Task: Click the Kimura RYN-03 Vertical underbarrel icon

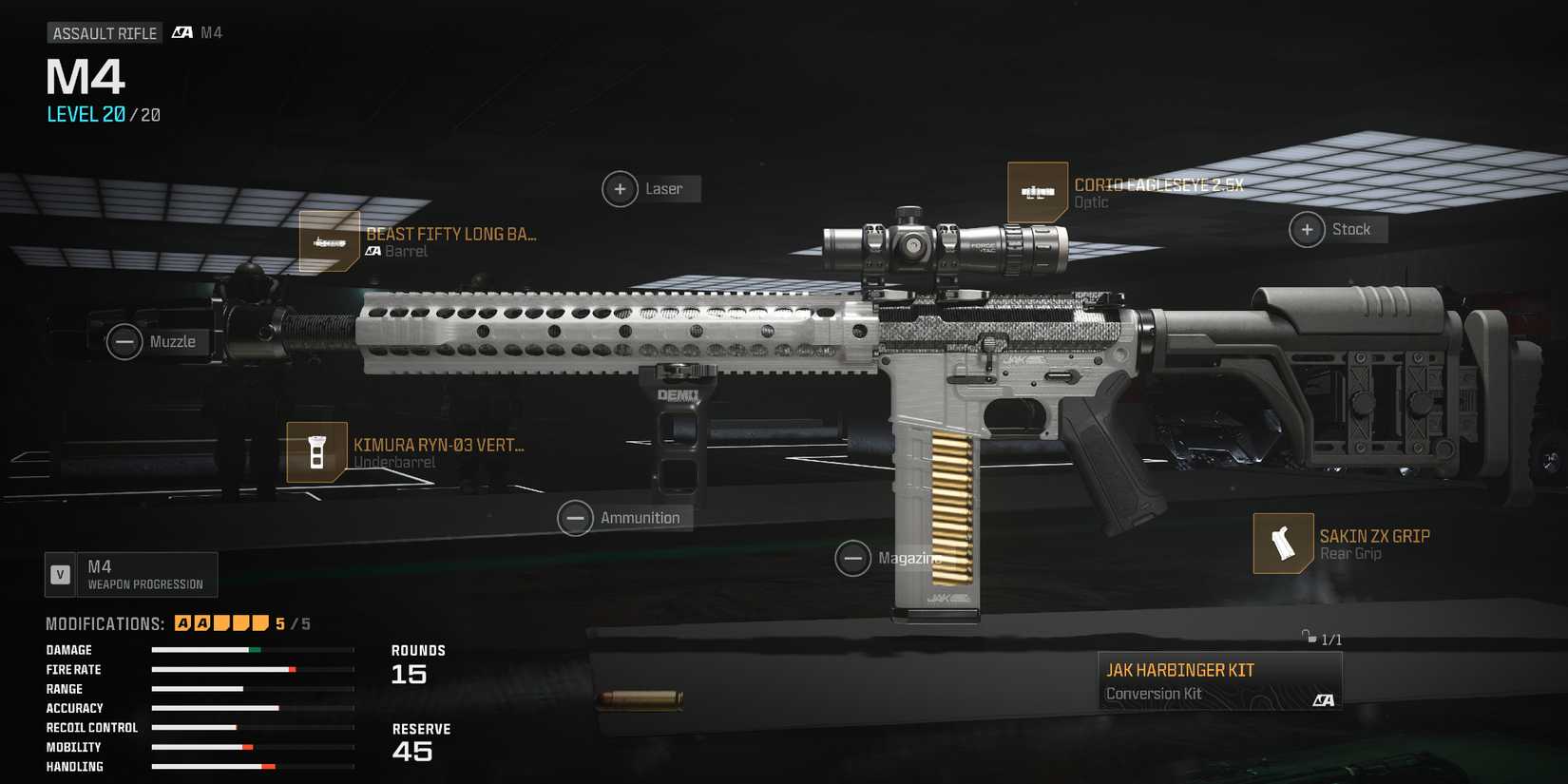Action: 316,452
